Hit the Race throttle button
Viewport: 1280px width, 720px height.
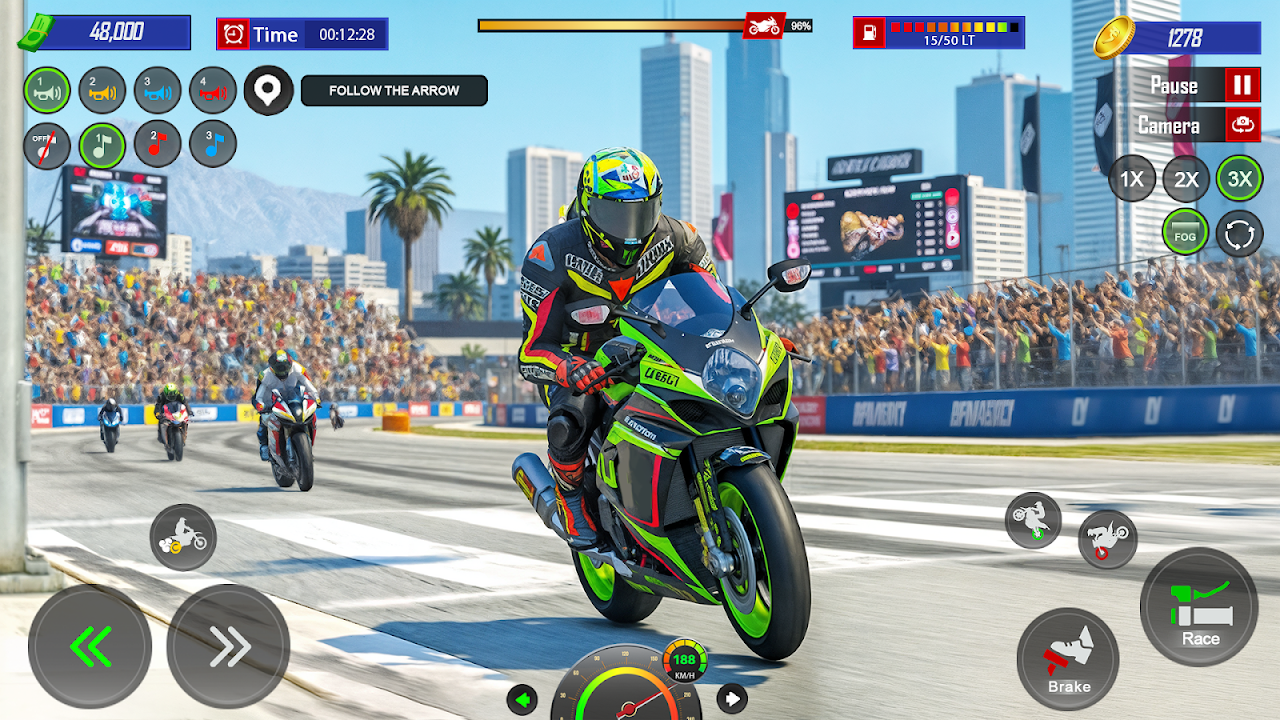coord(1199,608)
